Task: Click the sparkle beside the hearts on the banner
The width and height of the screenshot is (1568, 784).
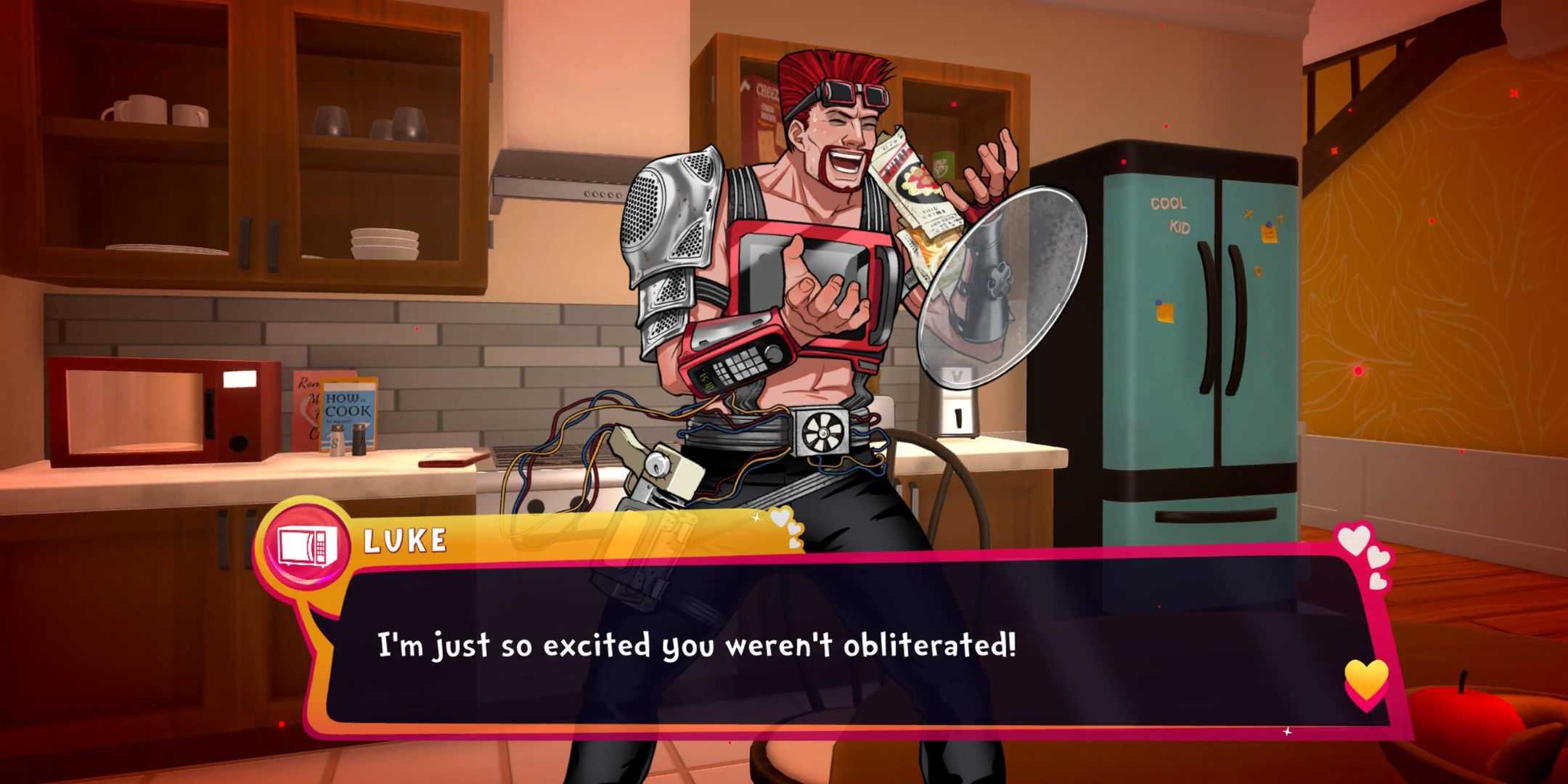Action: pos(755,518)
